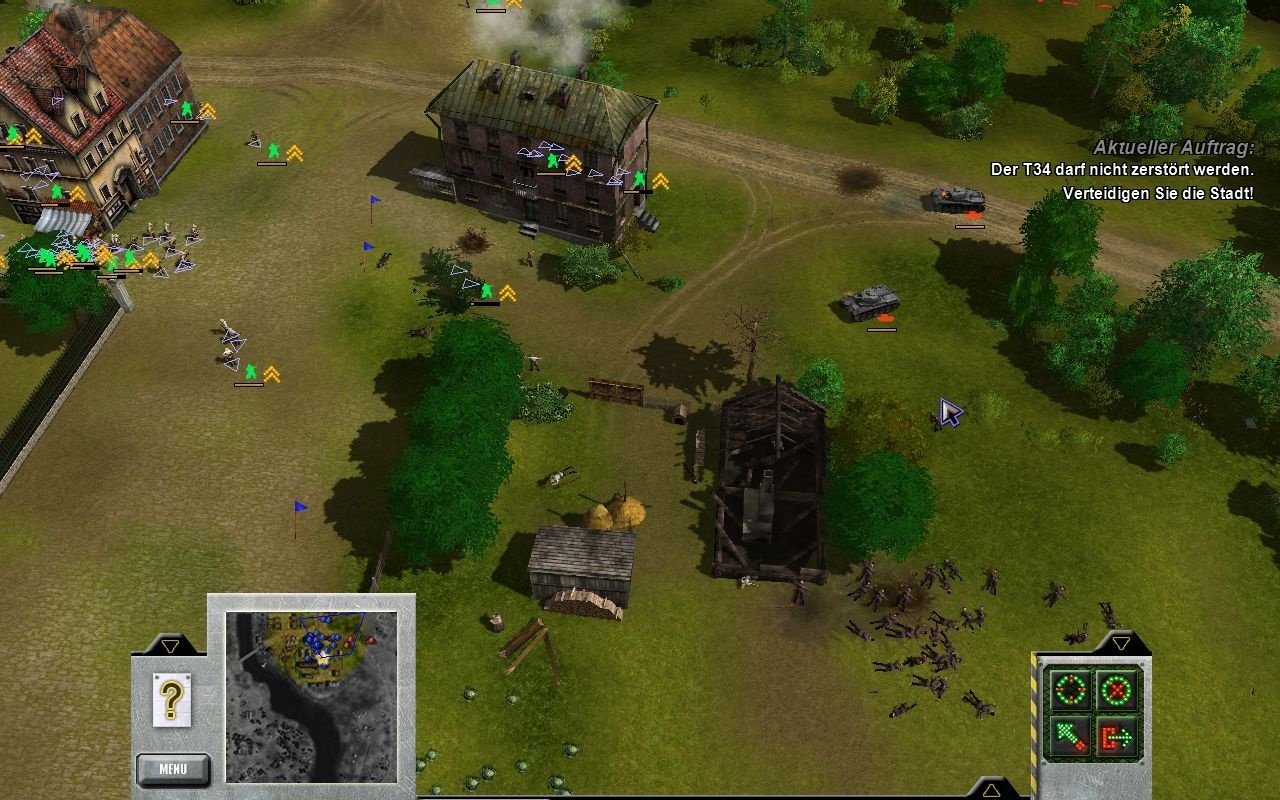Click the exit-with-arrow leave command
Screen dimensions: 1280x800
1116,738
